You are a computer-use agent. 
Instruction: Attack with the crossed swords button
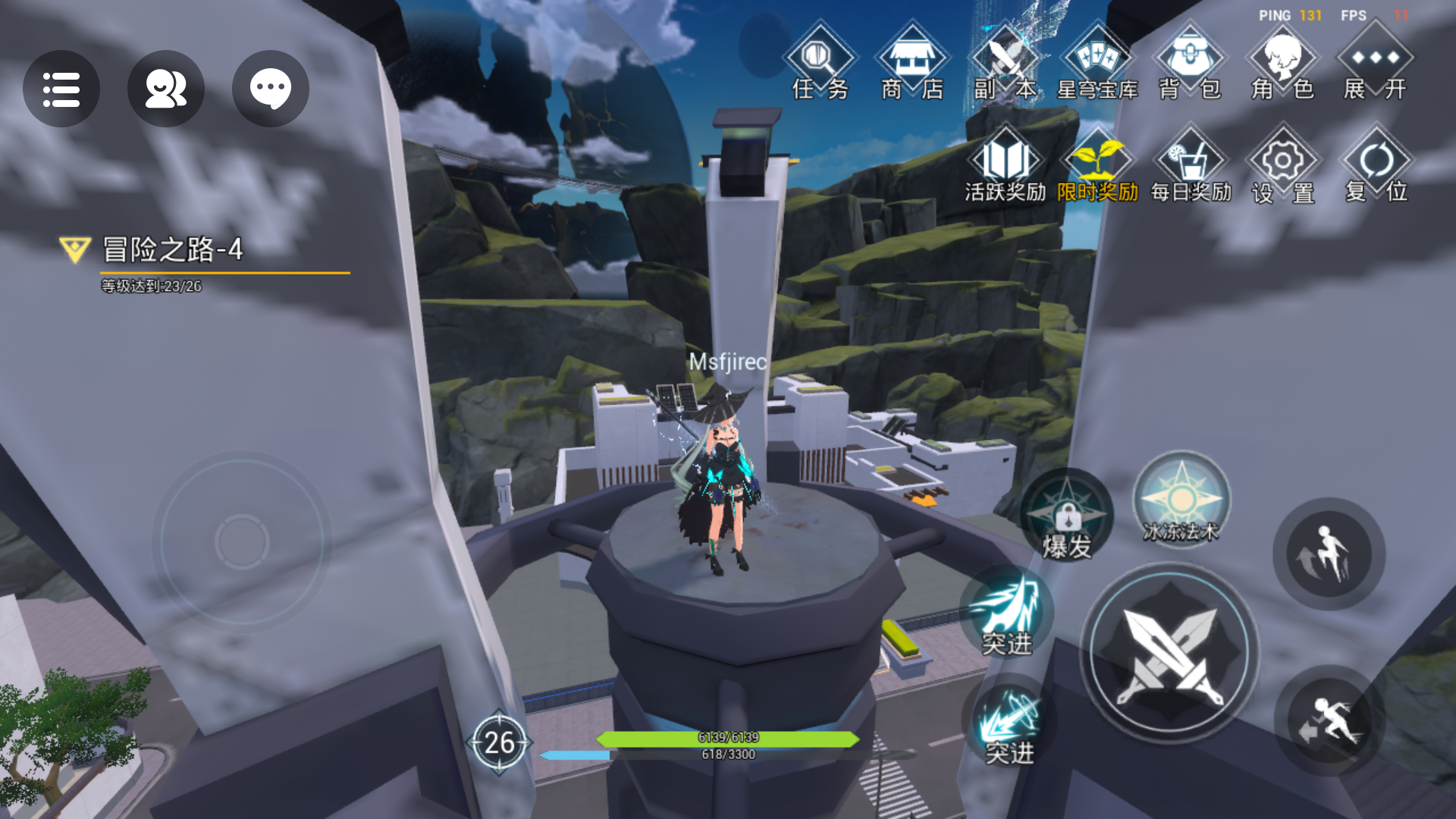pyautogui.click(x=1169, y=654)
